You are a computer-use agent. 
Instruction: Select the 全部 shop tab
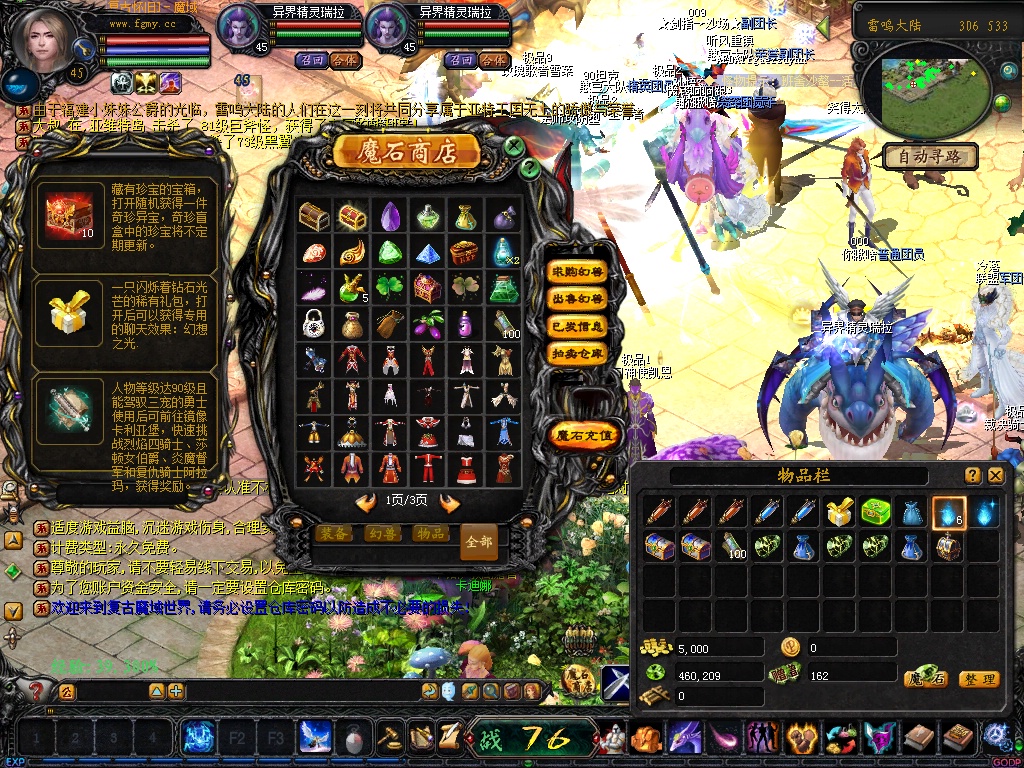[x=479, y=542]
